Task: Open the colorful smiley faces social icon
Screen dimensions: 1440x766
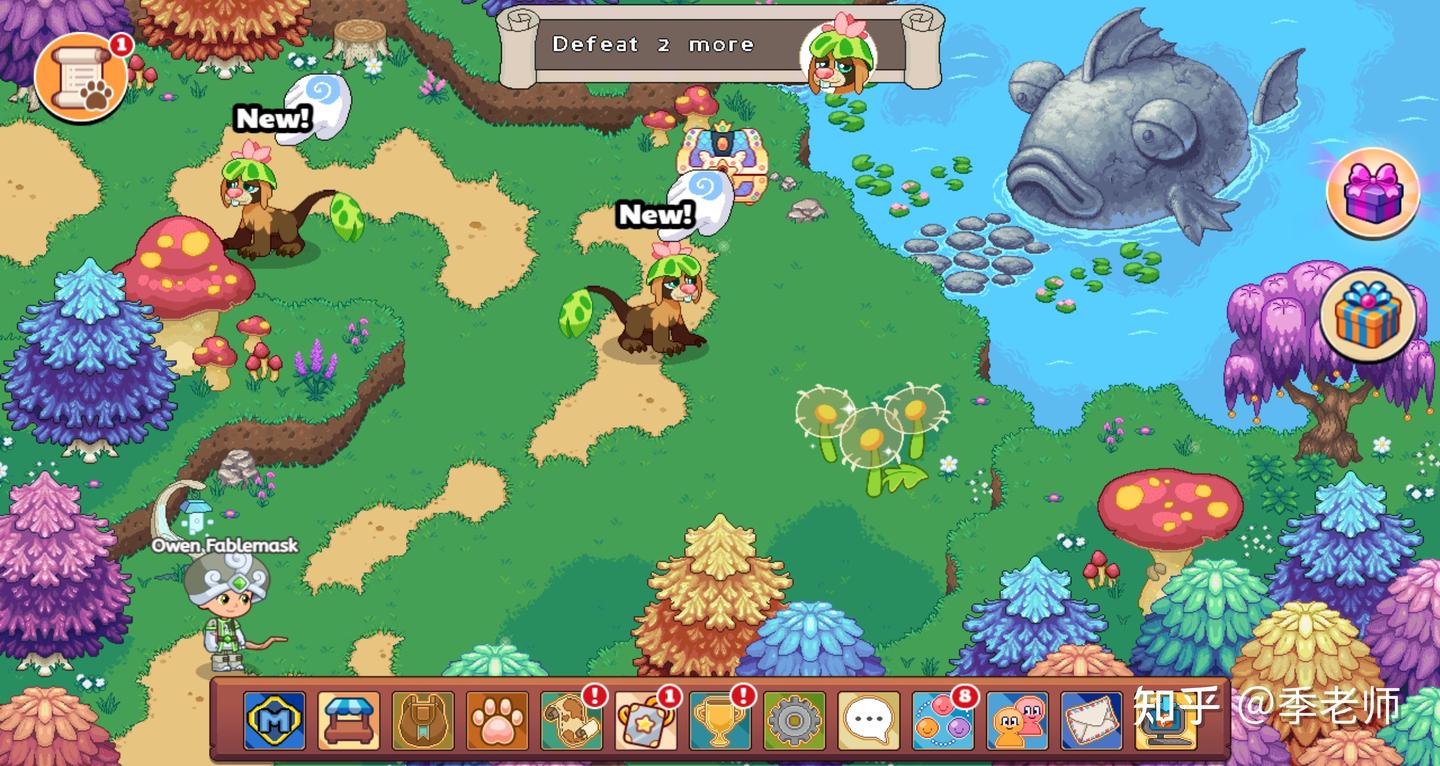Action: (942, 720)
